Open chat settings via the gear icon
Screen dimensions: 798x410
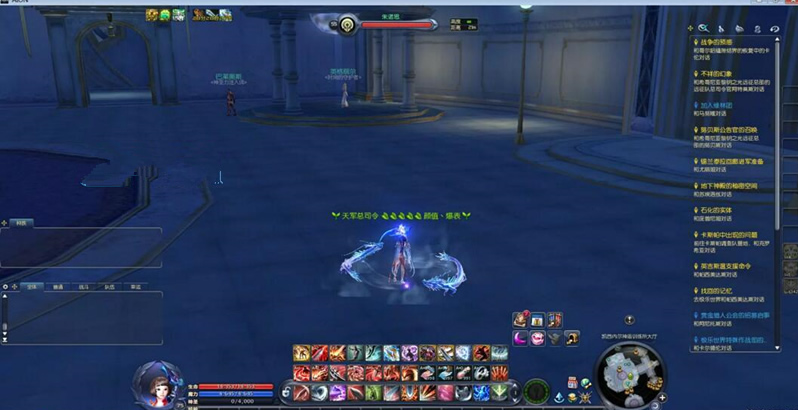6,286
